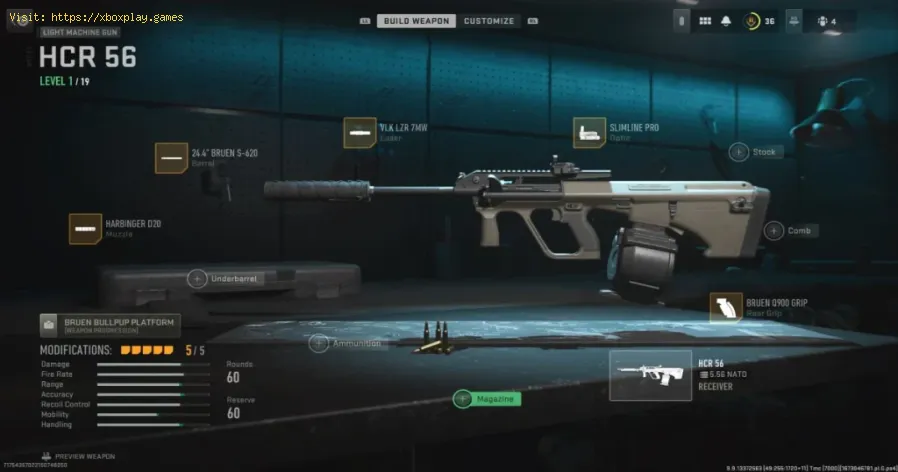Choose the VLK LZR 7MW laser slot

click(x=360, y=133)
